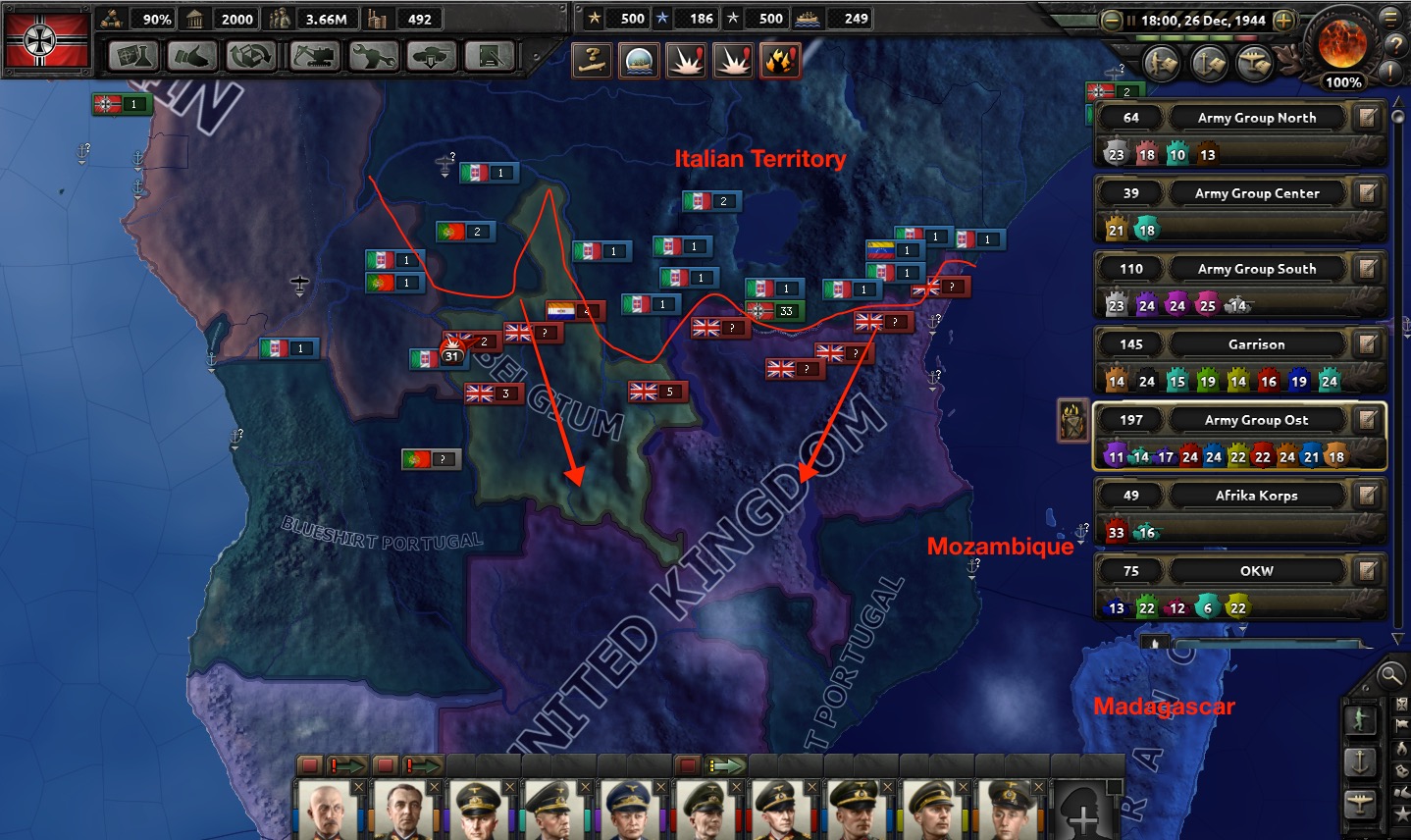The image size is (1411, 840).
Task: Edit Army Group South with pencil button
Action: coord(1367,269)
